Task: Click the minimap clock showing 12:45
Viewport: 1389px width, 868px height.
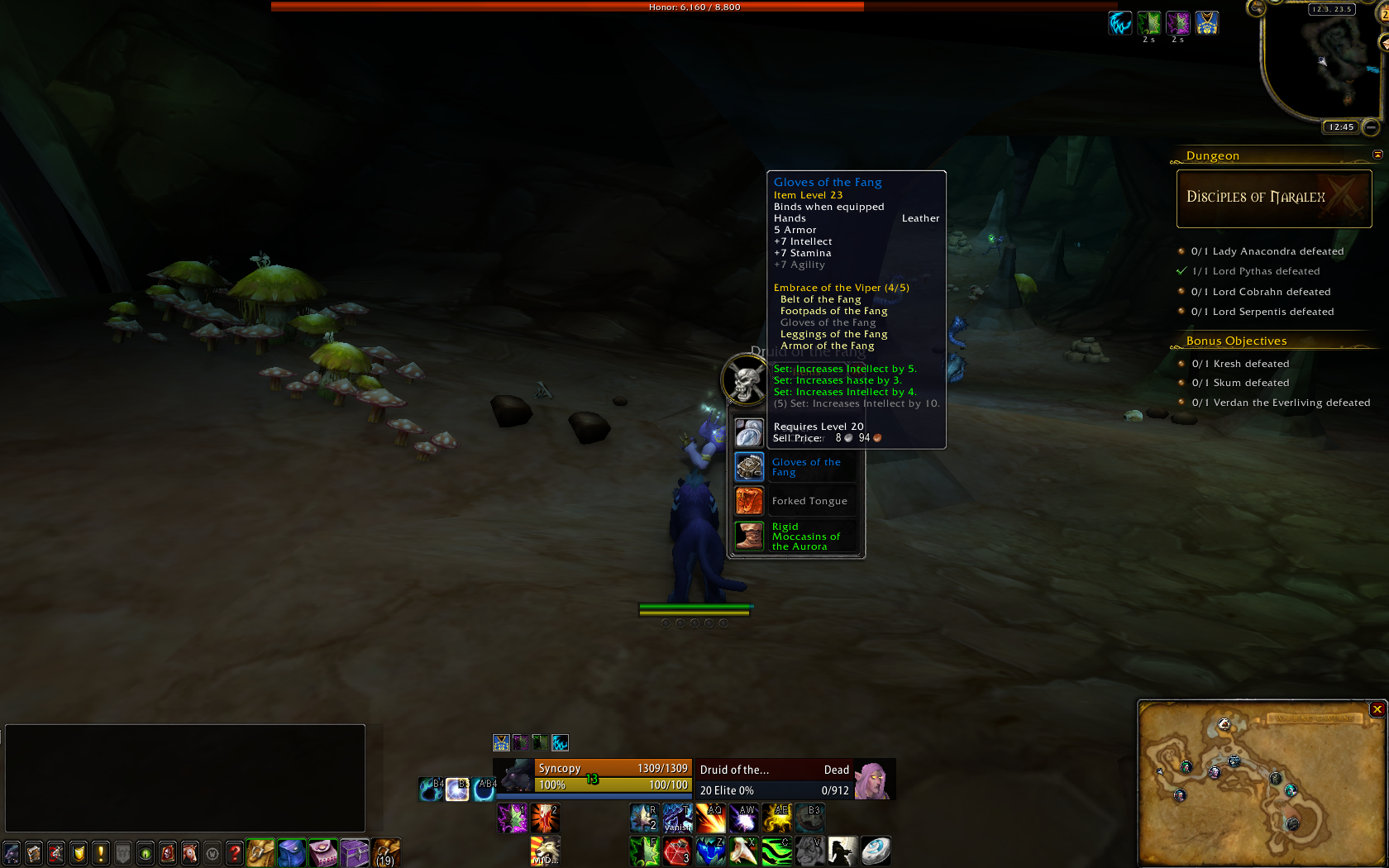Action: 1341,127
